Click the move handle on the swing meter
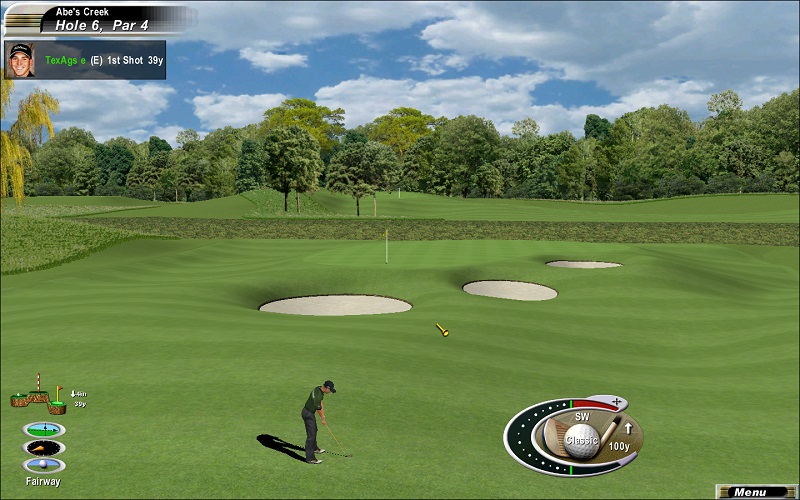 617,403
